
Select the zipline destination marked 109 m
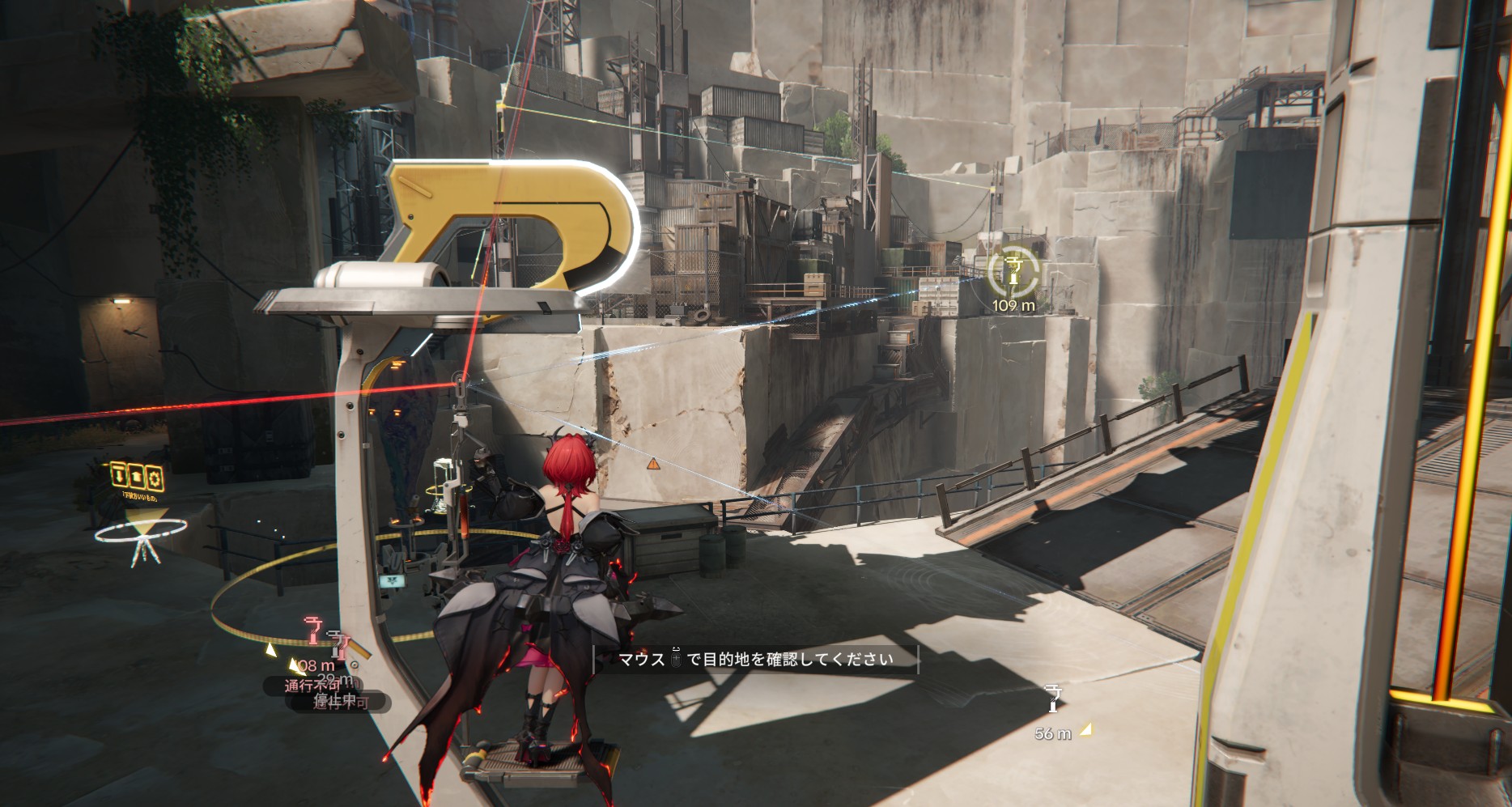pos(1013,273)
